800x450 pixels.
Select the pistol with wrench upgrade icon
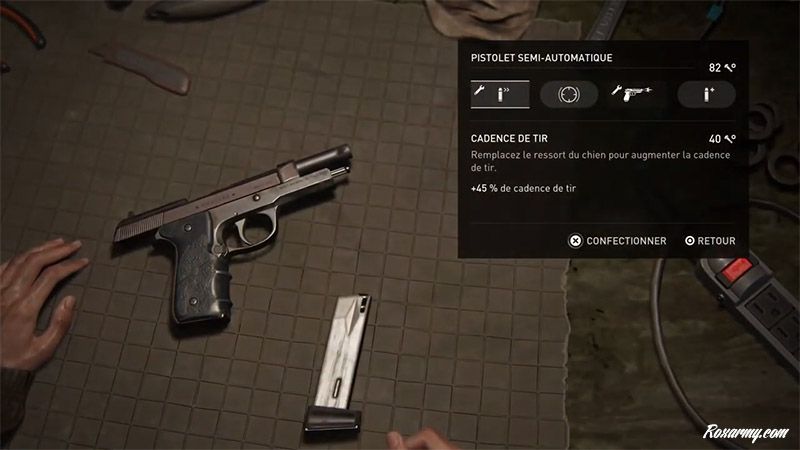click(637, 94)
